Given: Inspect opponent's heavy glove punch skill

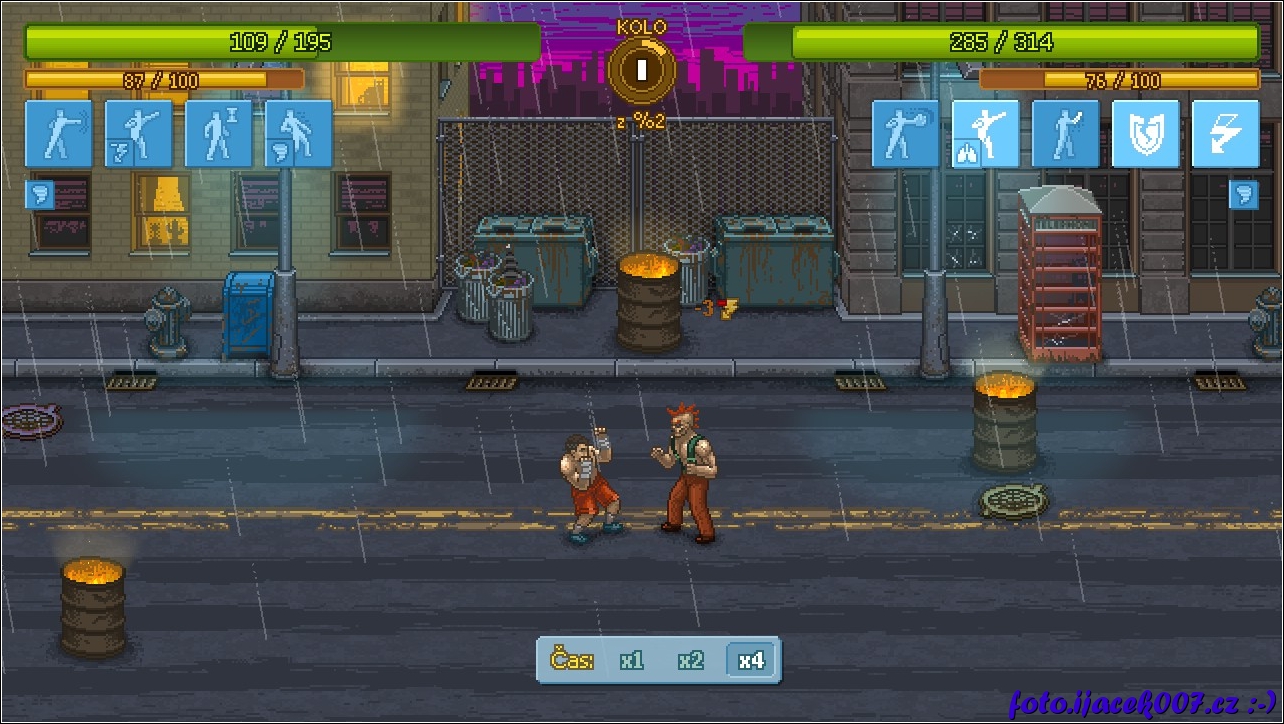Looking at the screenshot, I should click(906, 134).
